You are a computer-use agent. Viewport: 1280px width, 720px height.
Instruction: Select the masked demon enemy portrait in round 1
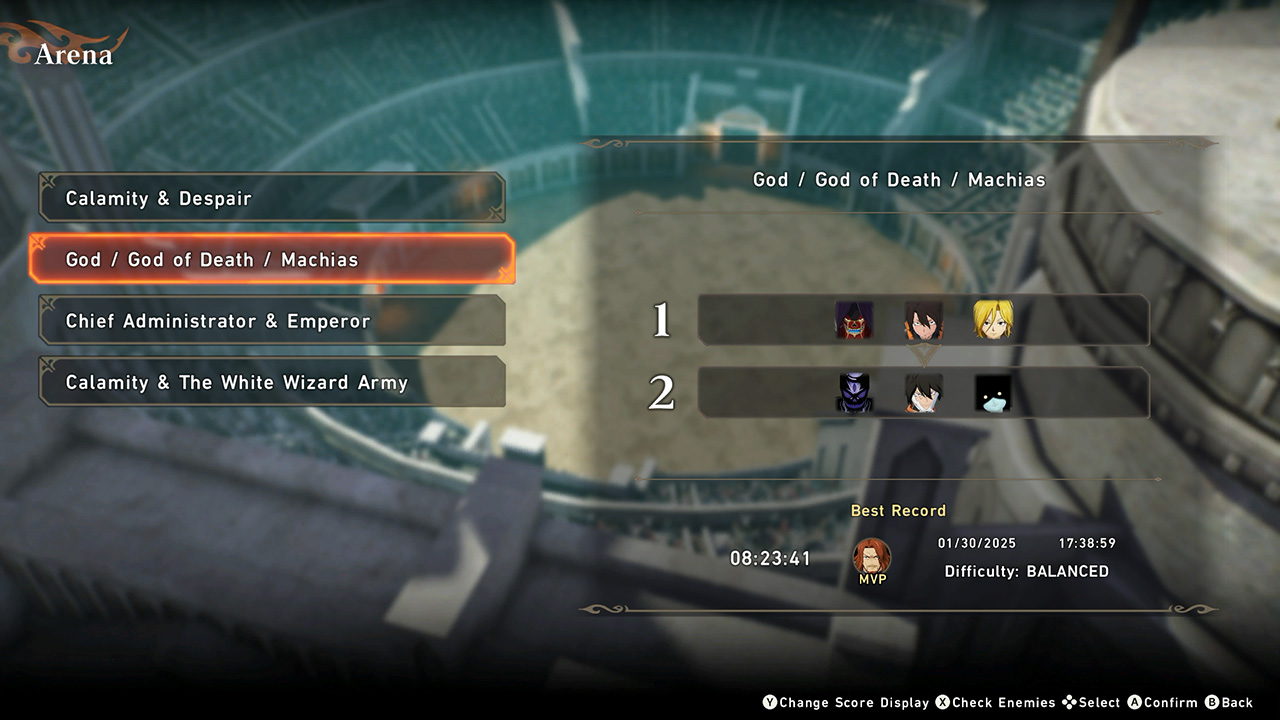coord(854,319)
